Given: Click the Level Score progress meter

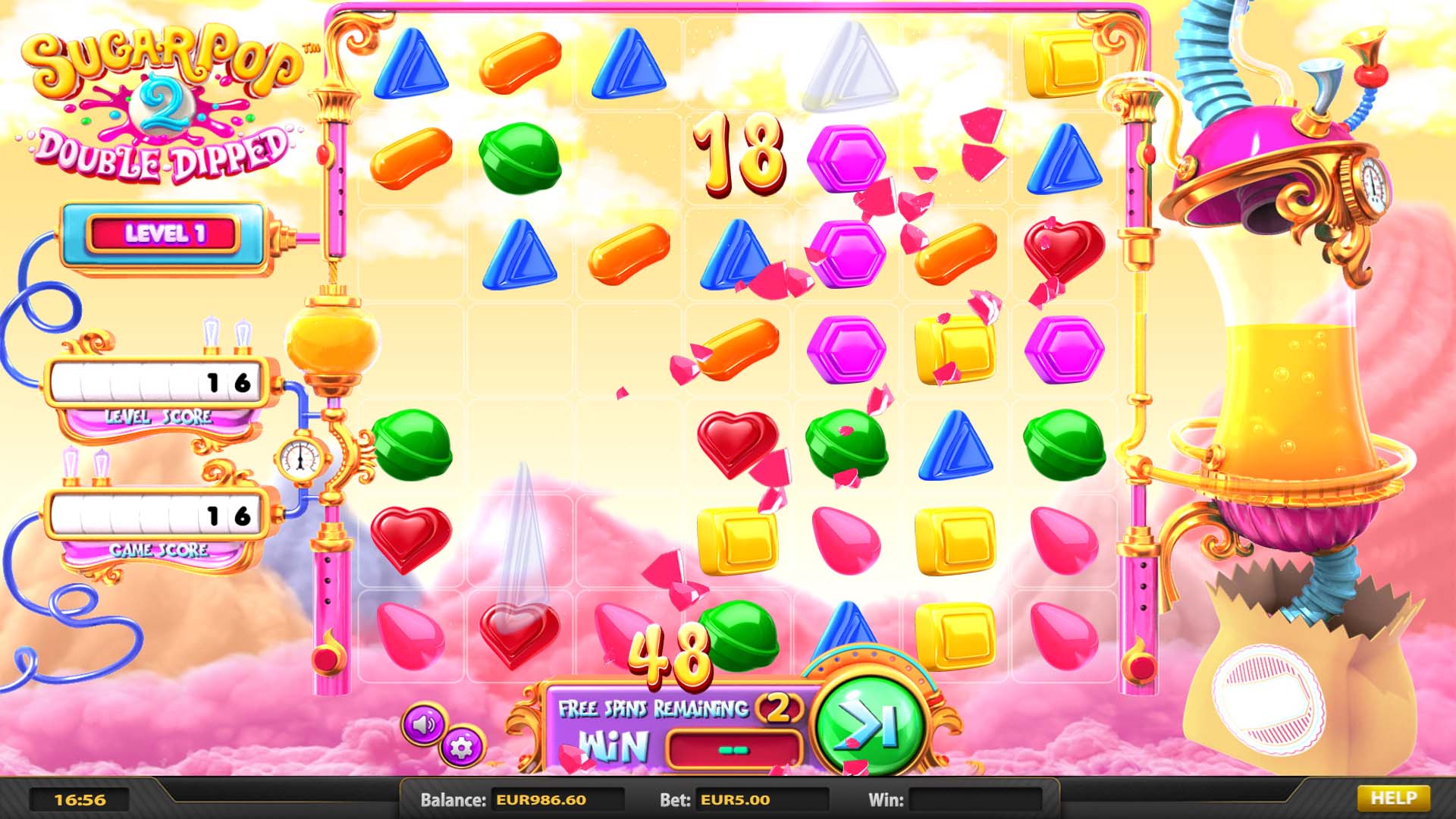Looking at the screenshot, I should point(157,382).
